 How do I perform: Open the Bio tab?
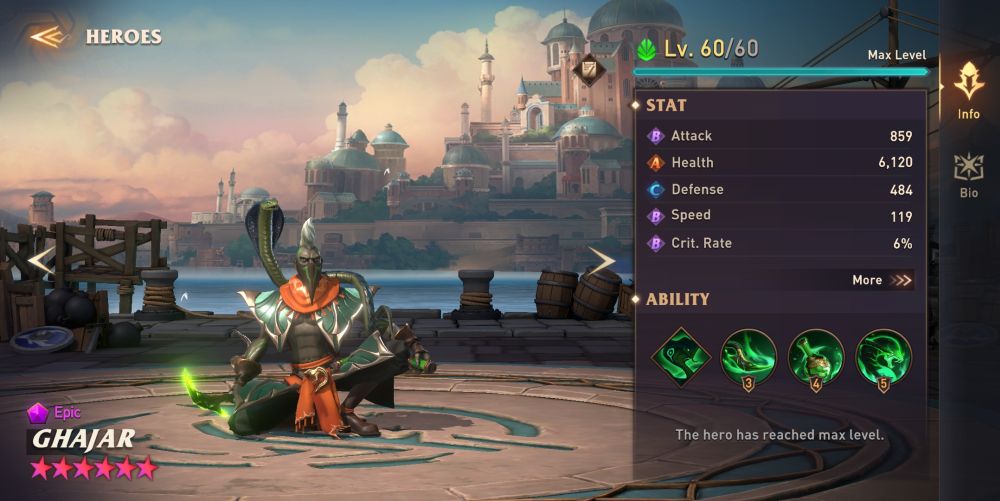click(968, 175)
